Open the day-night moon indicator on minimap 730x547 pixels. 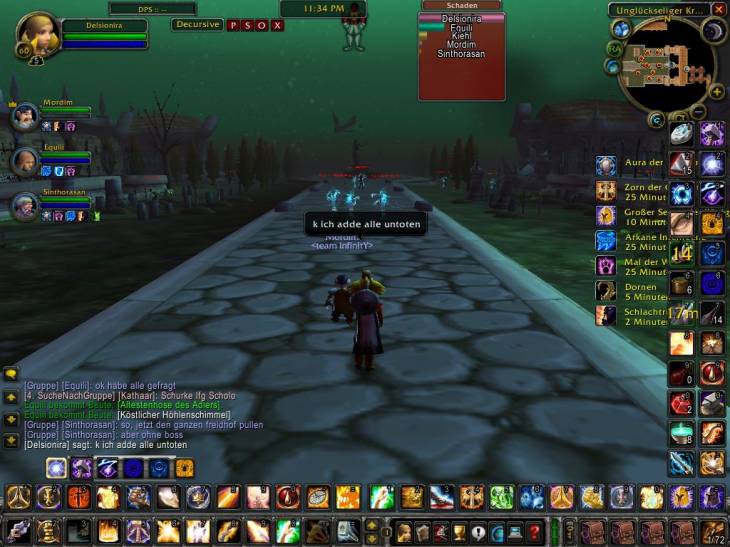coord(712,31)
